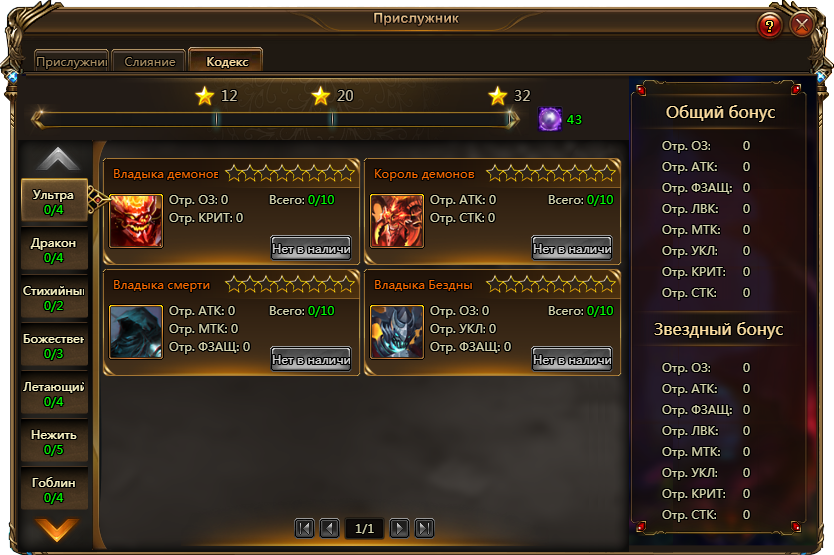Select the Летающий category
The width and height of the screenshot is (834, 555).
tap(54, 394)
